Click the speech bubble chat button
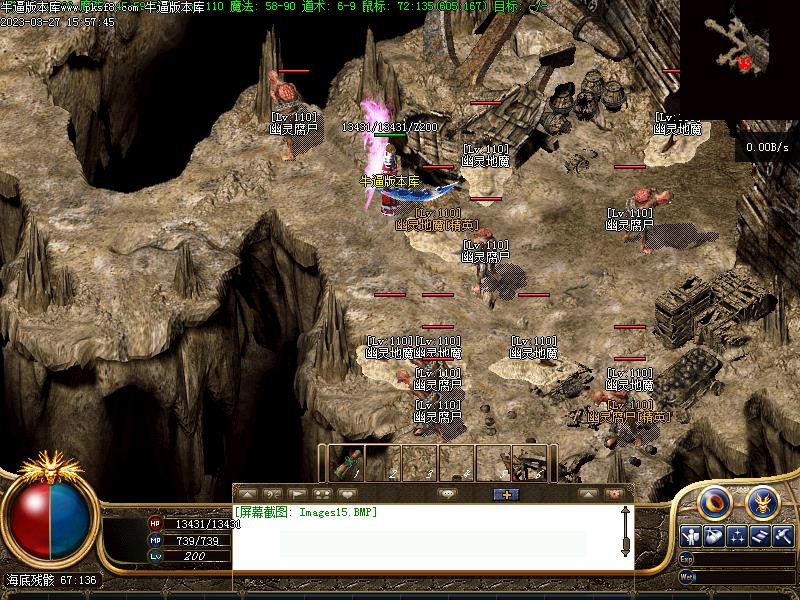The image size is (800, 600). tap(447, 494)
